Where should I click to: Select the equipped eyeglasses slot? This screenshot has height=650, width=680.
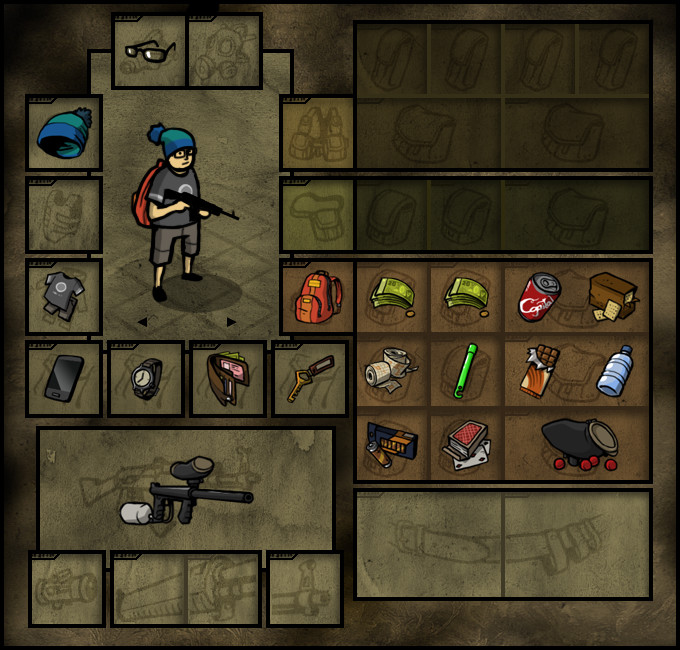148,50
